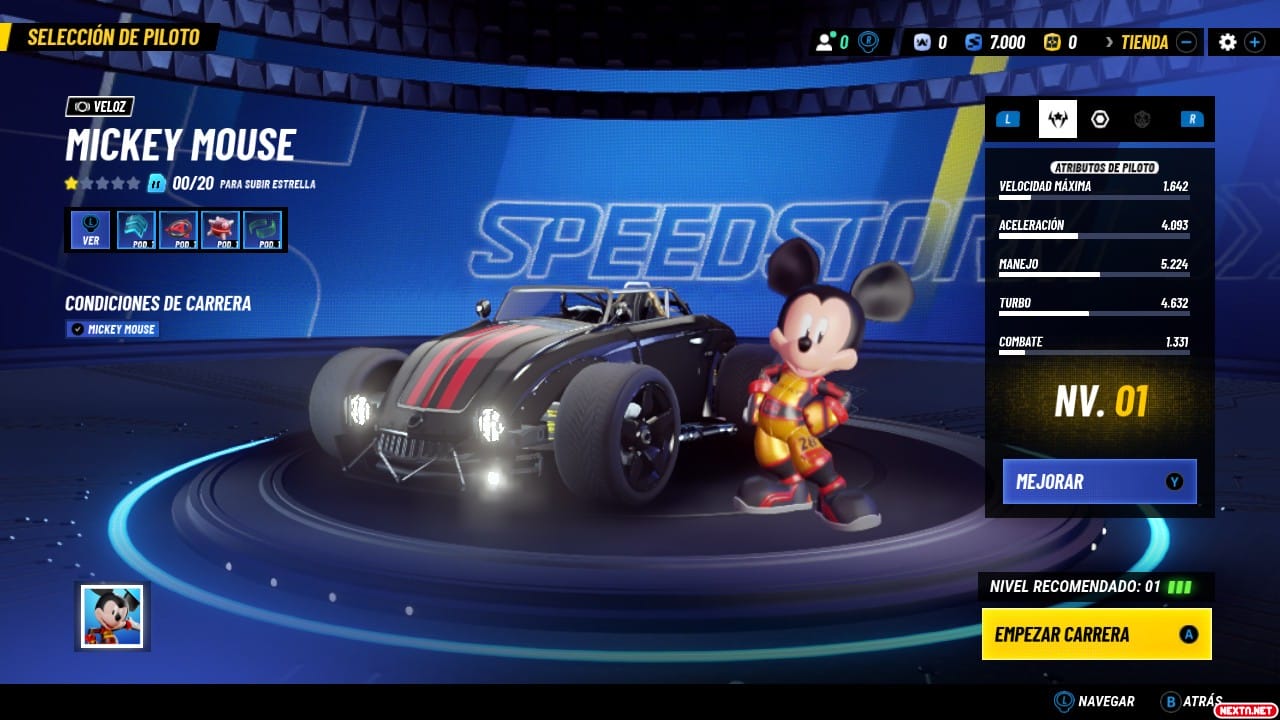
Task: Open the friends list icon
Action: point(825,42)
